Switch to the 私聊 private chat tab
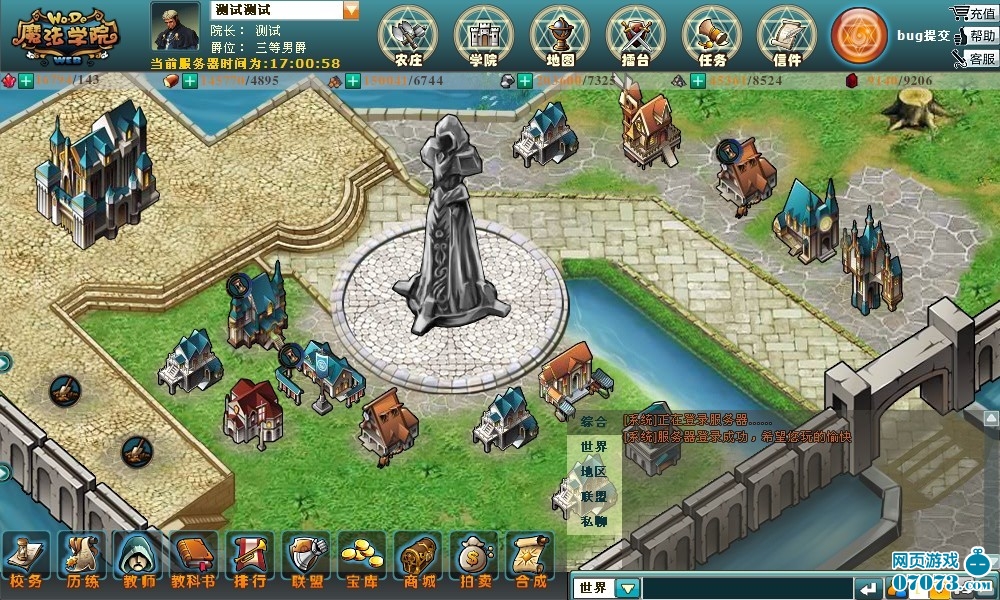The width and height of the screenshot is (1000, 600). [593, 521]
